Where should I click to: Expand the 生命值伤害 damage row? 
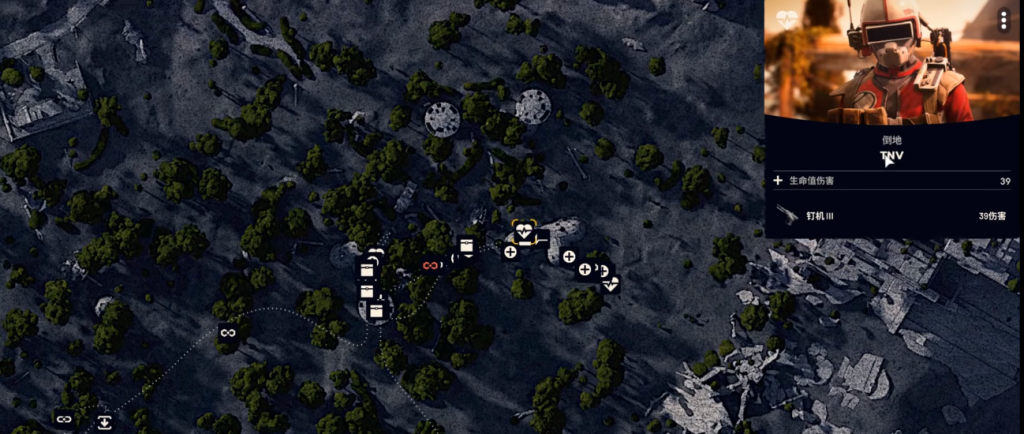click(778, 181)
